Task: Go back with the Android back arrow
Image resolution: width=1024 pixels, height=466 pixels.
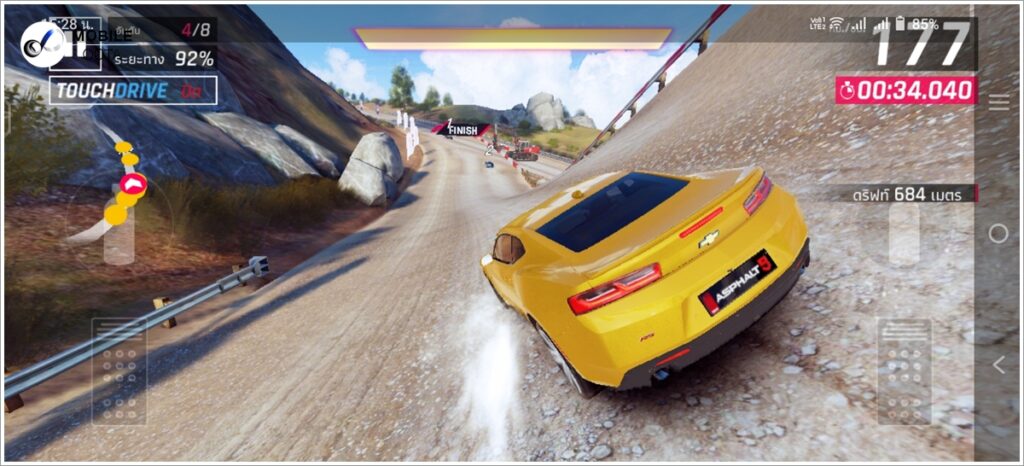Action: click(998, 365)
